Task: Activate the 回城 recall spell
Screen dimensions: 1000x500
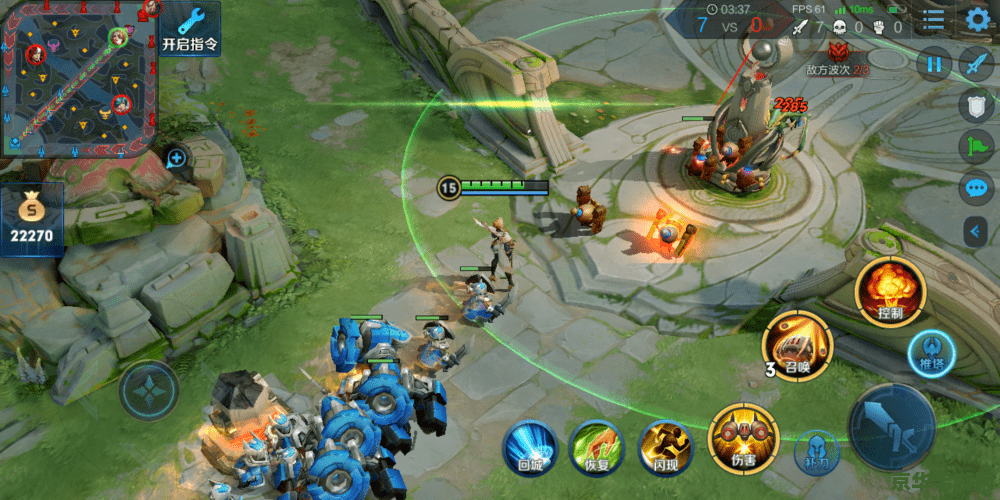Action: 530,446
